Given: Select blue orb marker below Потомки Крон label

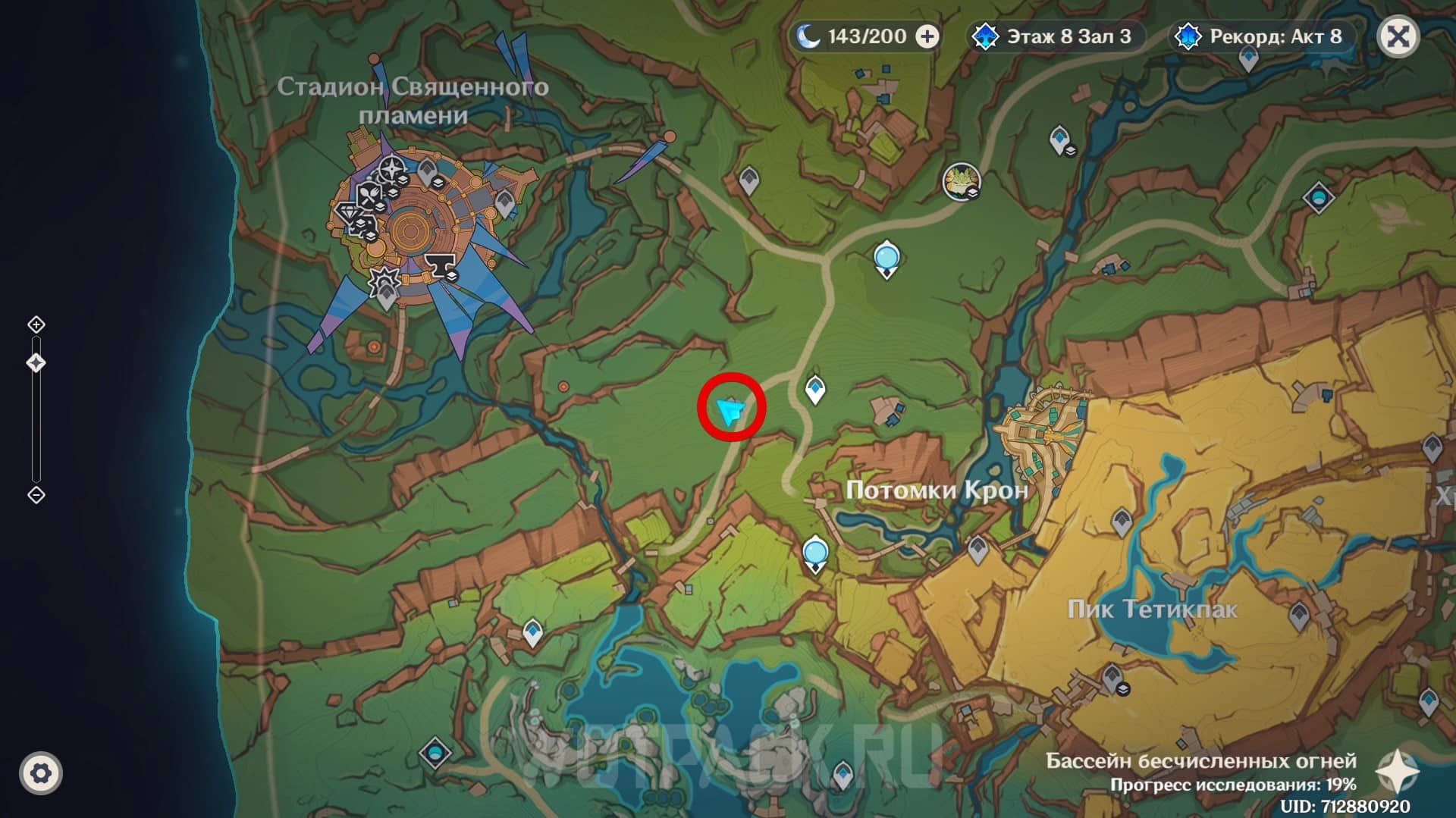Looking at the screenshot, I should click(x=815, y=551).
